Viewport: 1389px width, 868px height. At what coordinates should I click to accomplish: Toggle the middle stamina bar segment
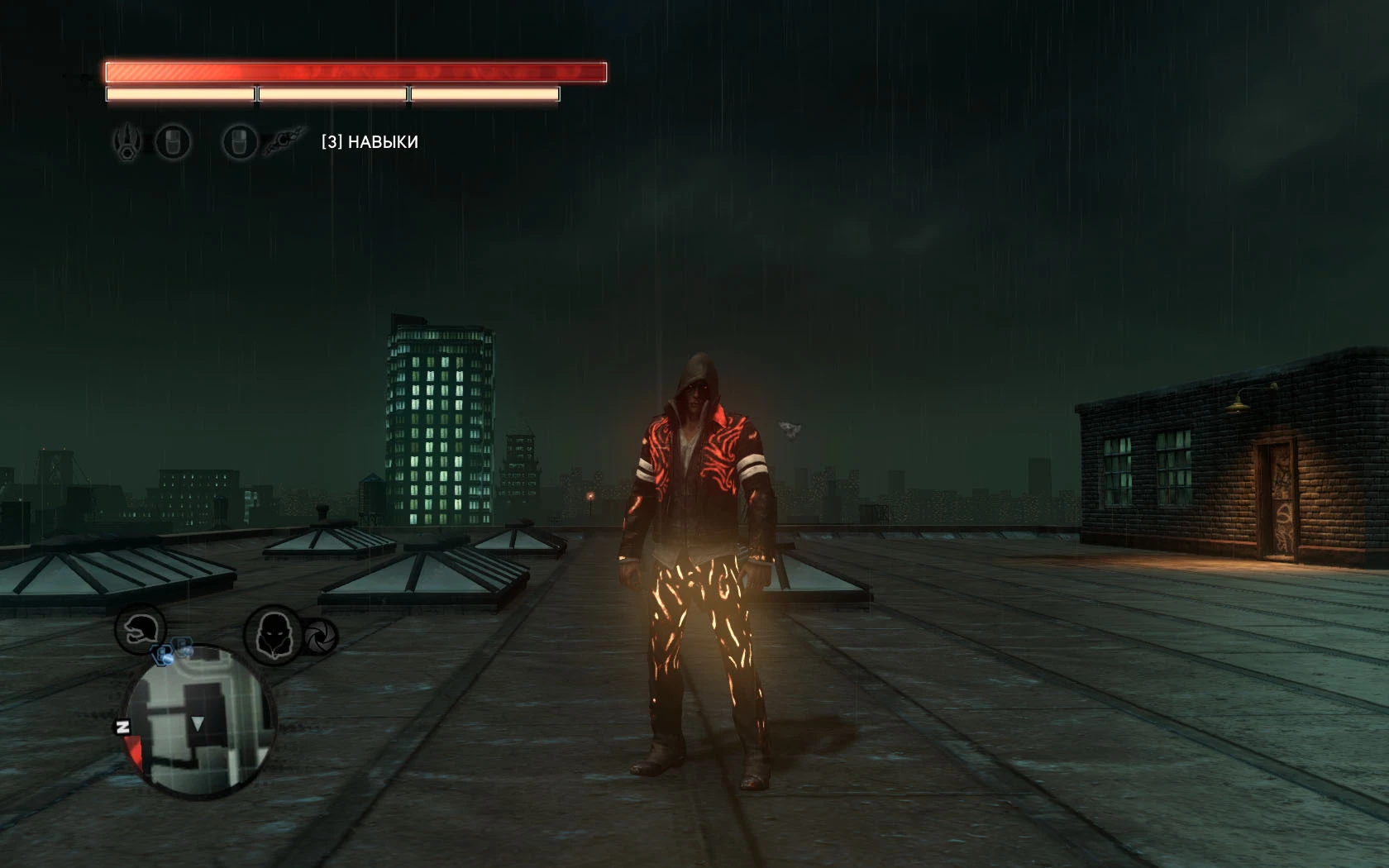pyautogui.click(x=331, y=94)
